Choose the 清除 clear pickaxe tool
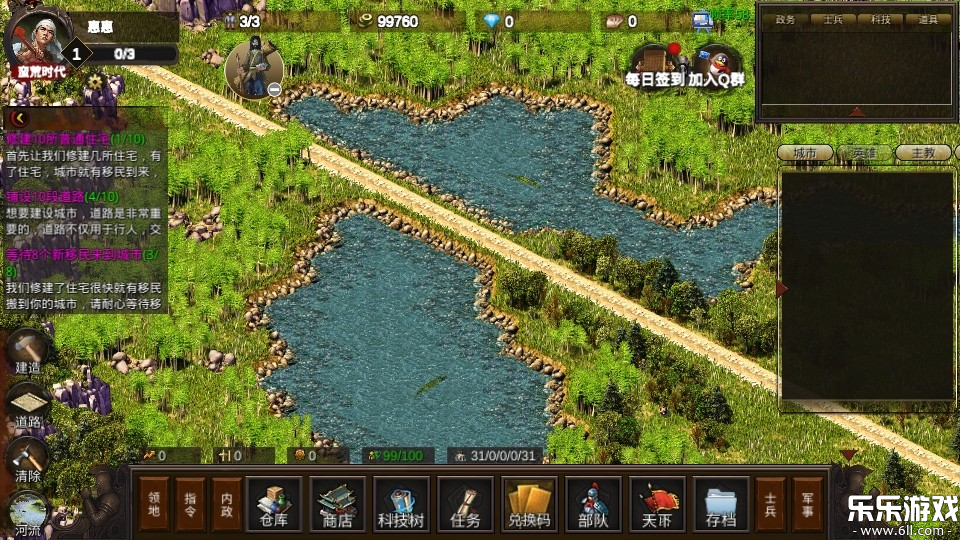Screen dimensions: 960x540 28,461
